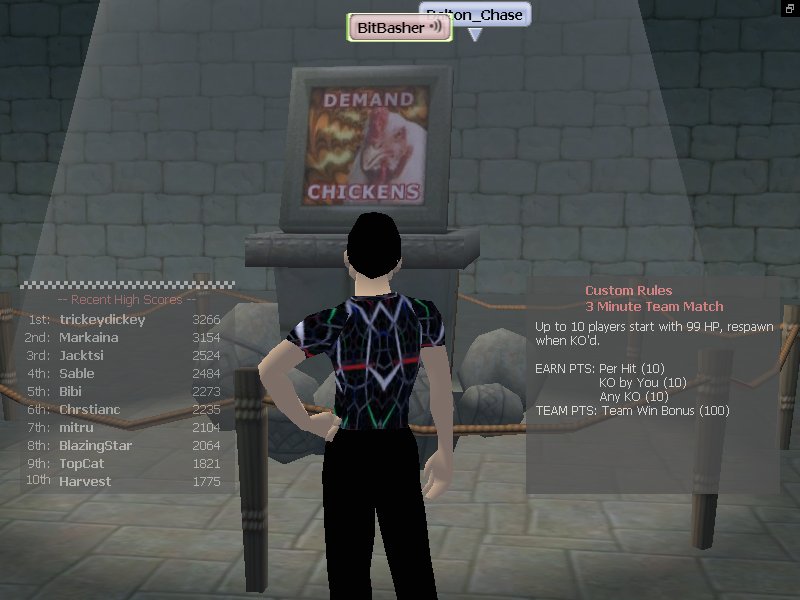Restore the window with the corner button
This screenshot has height=600, width=800.
pyautogui.click(x=791, y=7)
